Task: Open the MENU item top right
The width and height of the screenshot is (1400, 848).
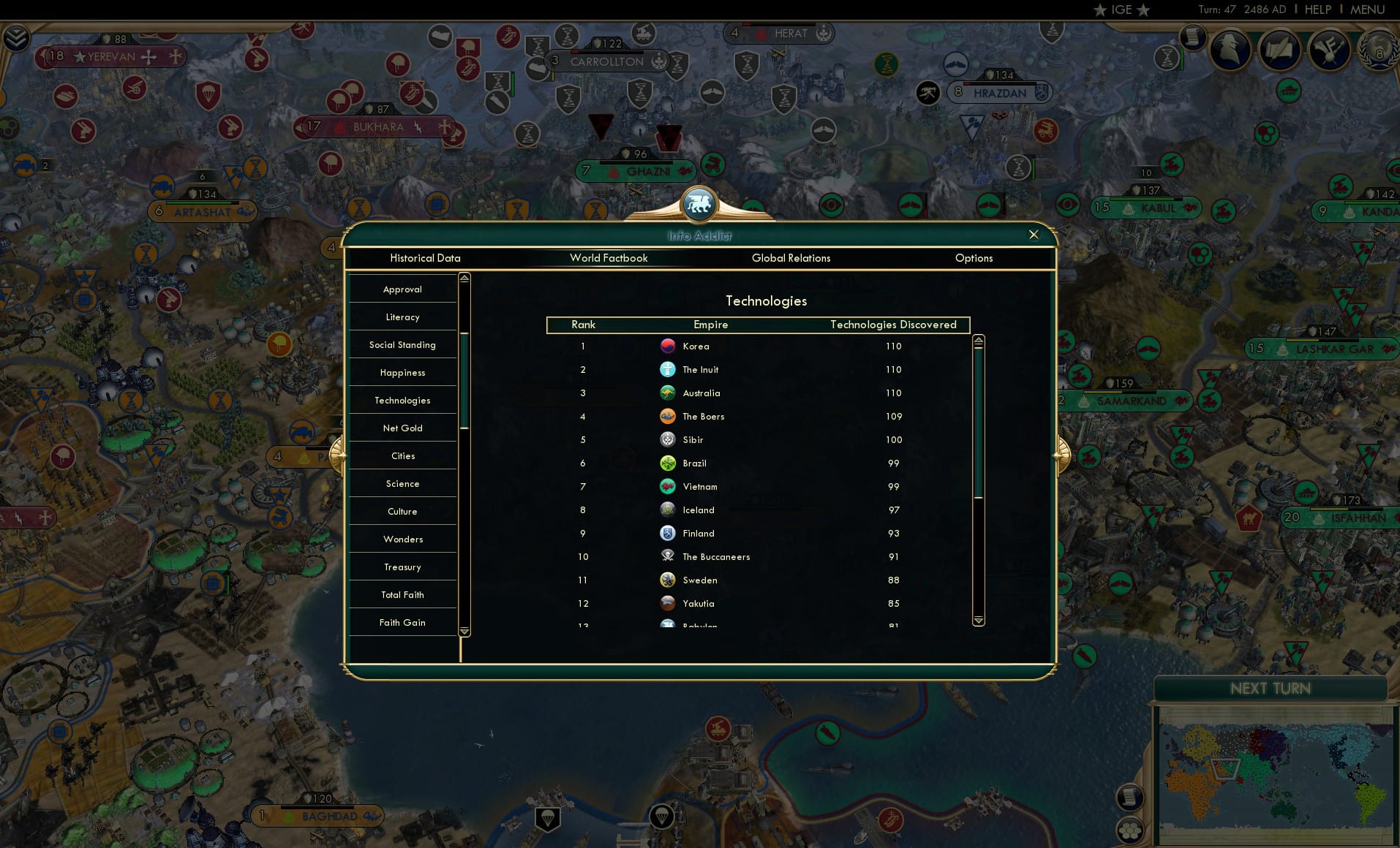Action: pos(1366,10)
